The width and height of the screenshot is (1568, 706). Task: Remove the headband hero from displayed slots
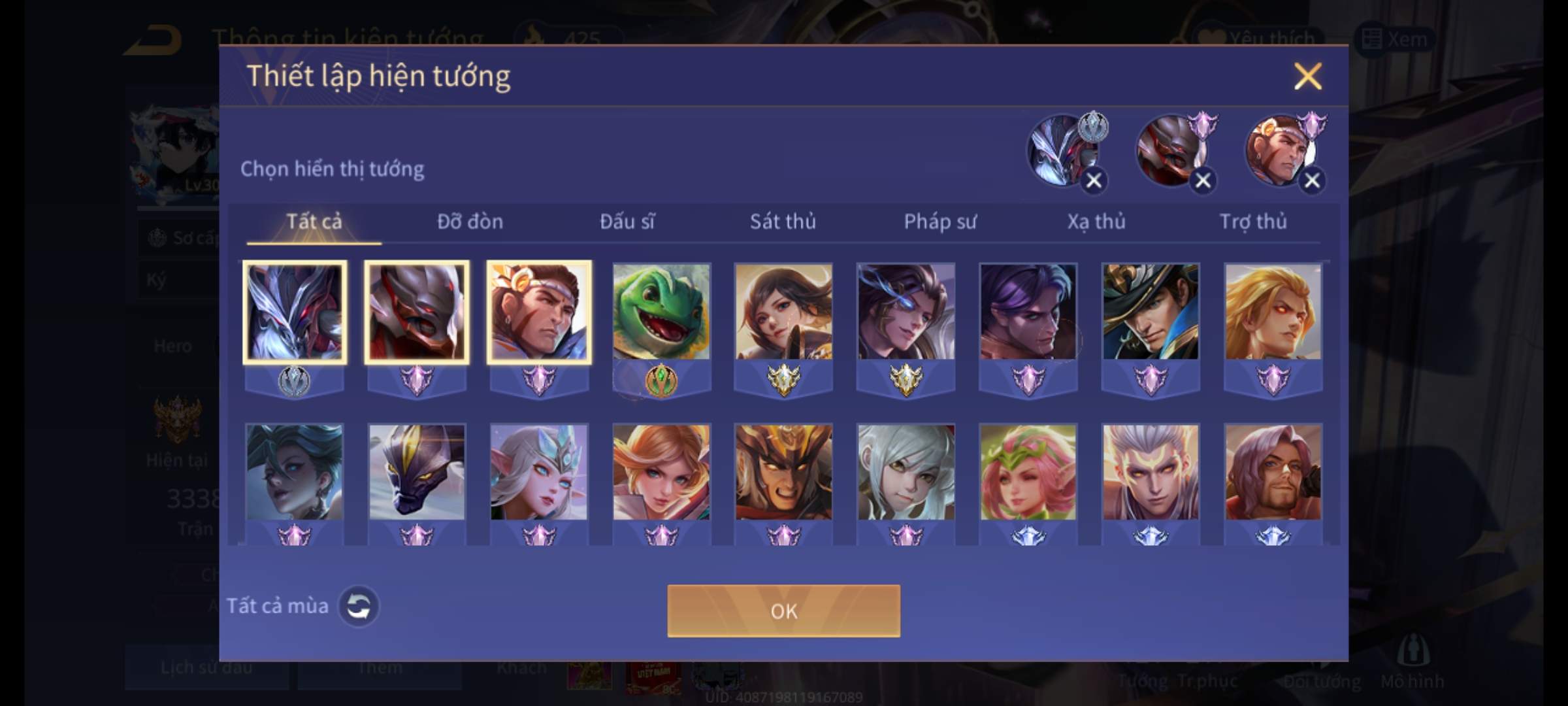click(x=1312, y=180)
